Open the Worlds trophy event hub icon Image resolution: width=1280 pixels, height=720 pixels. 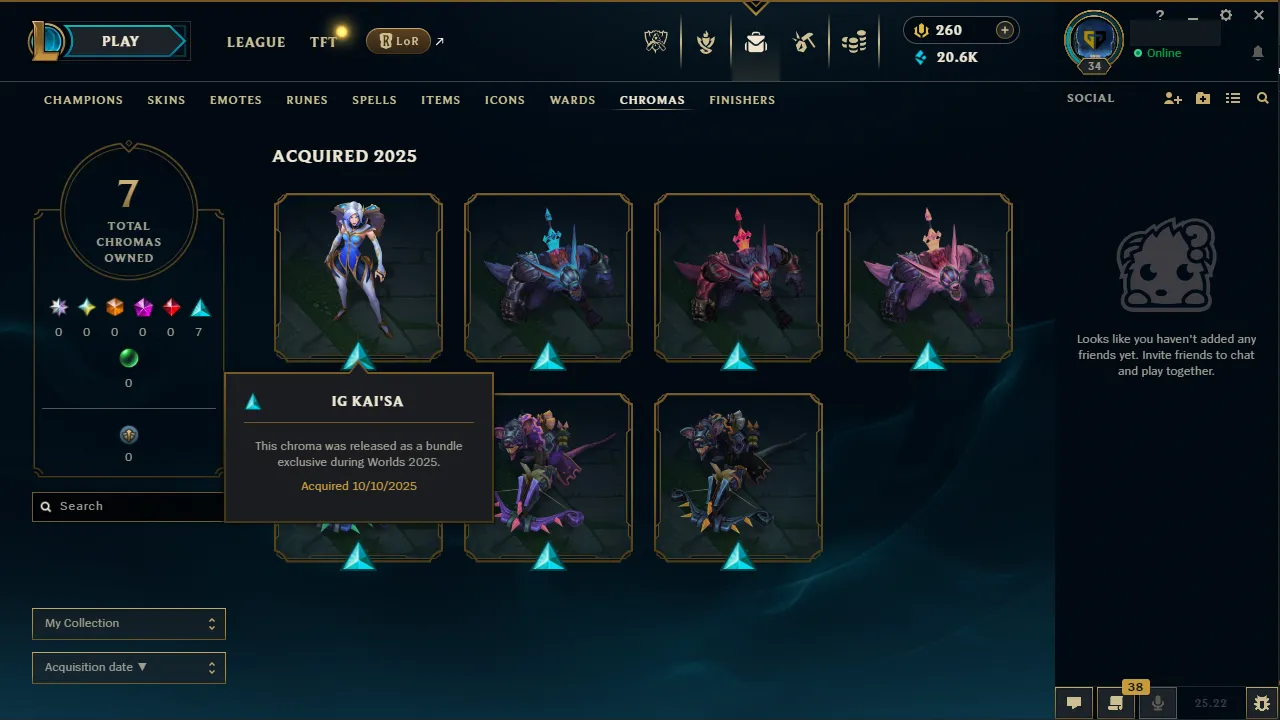(x=655, y=42)
